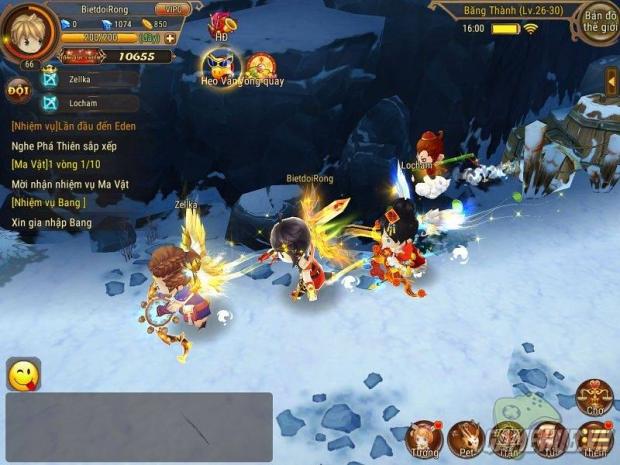The height and width of the screenshot is (465, 620).
Task: Track the Ma Vật 1 vòng quest
Action: tap(64, 165)
